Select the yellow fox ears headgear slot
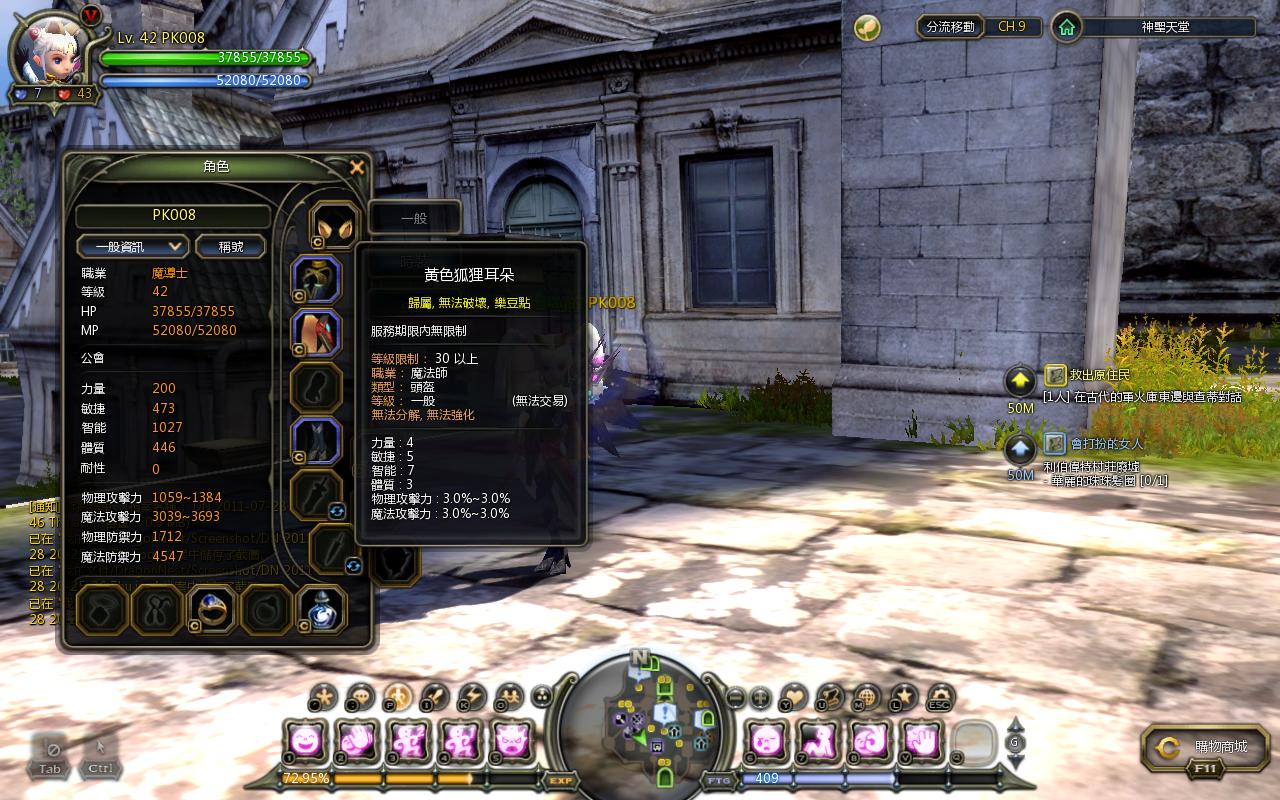 click(333, 226)
